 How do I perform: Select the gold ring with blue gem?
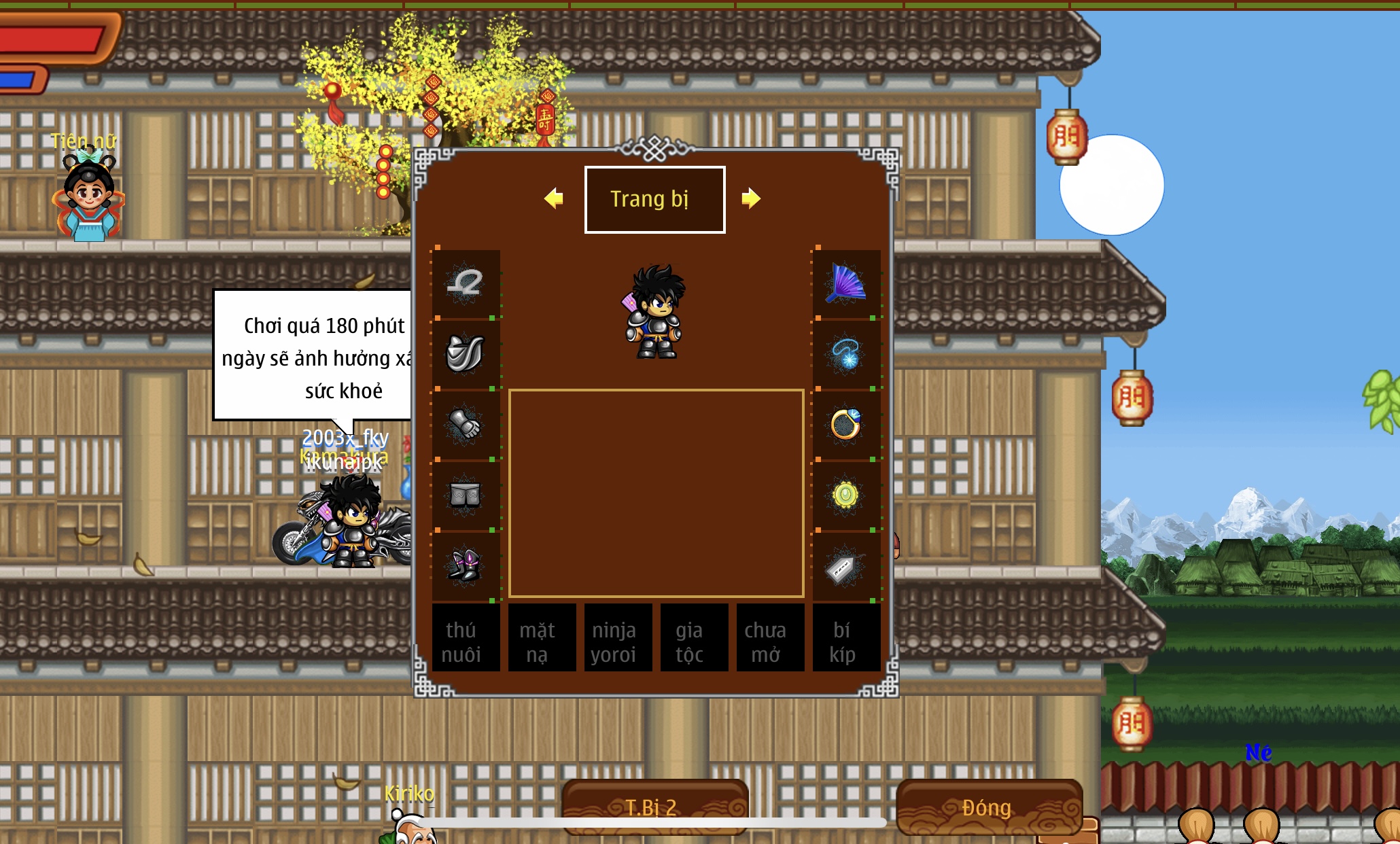846,425
